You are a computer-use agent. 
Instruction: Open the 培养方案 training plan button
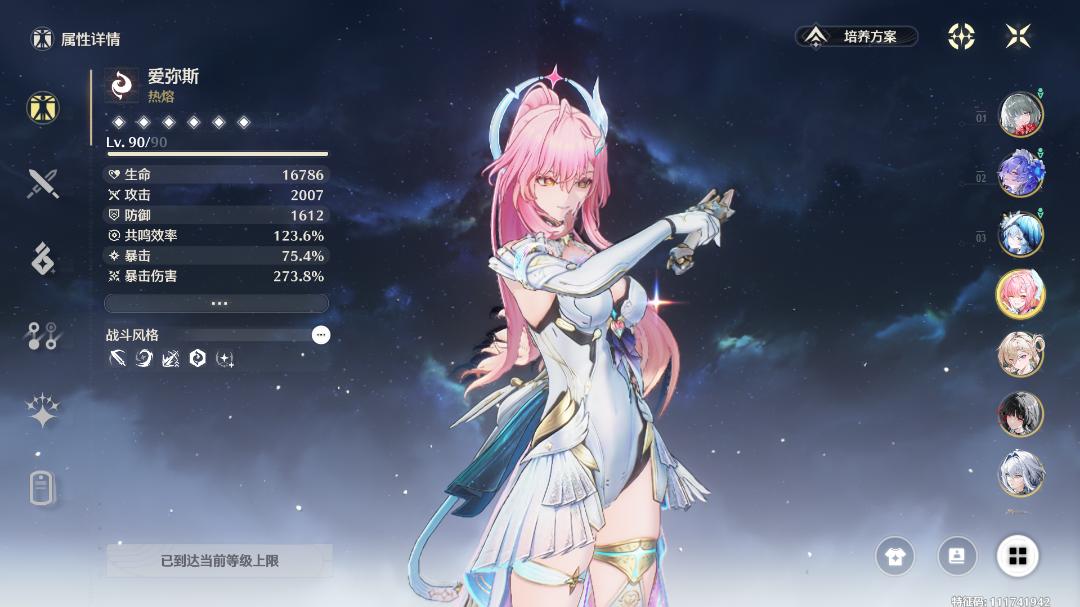point(857,37)
